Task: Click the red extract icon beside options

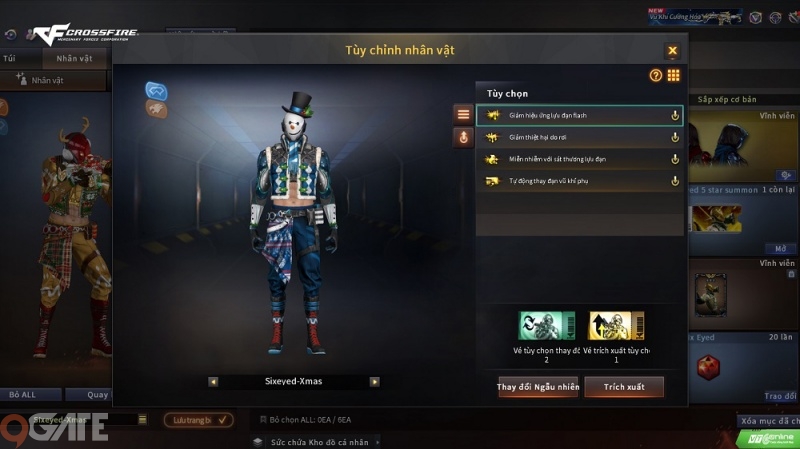Action: coord(463,138)
